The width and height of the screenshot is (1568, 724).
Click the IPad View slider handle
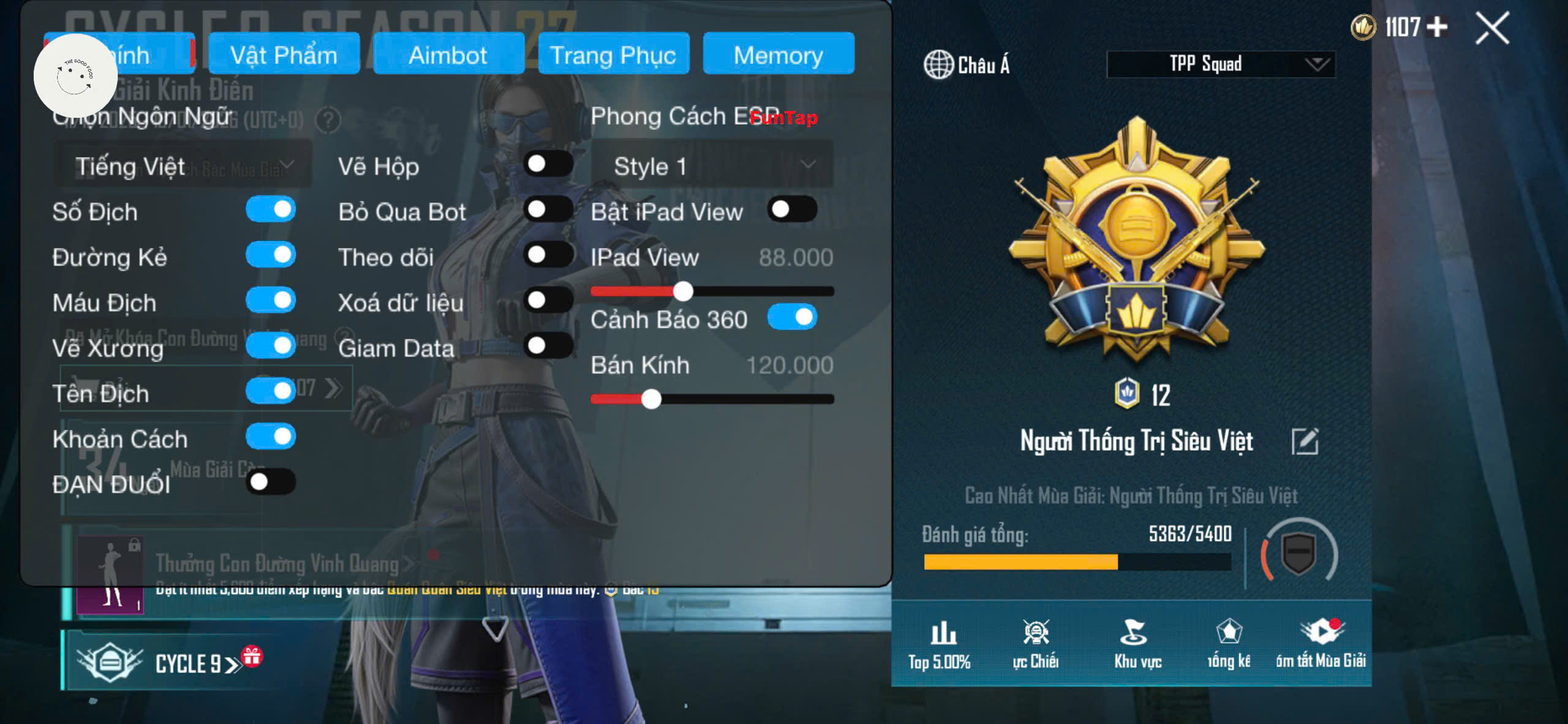[683, 292]
